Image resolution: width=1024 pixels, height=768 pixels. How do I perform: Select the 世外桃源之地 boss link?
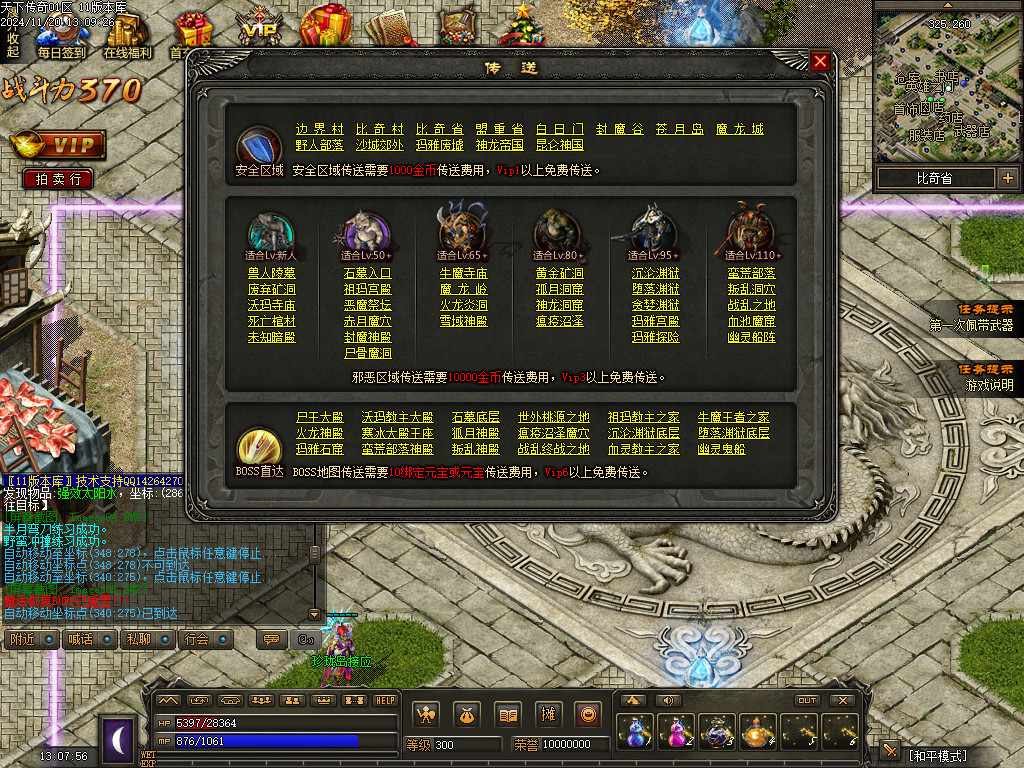[x=553, y=417]
